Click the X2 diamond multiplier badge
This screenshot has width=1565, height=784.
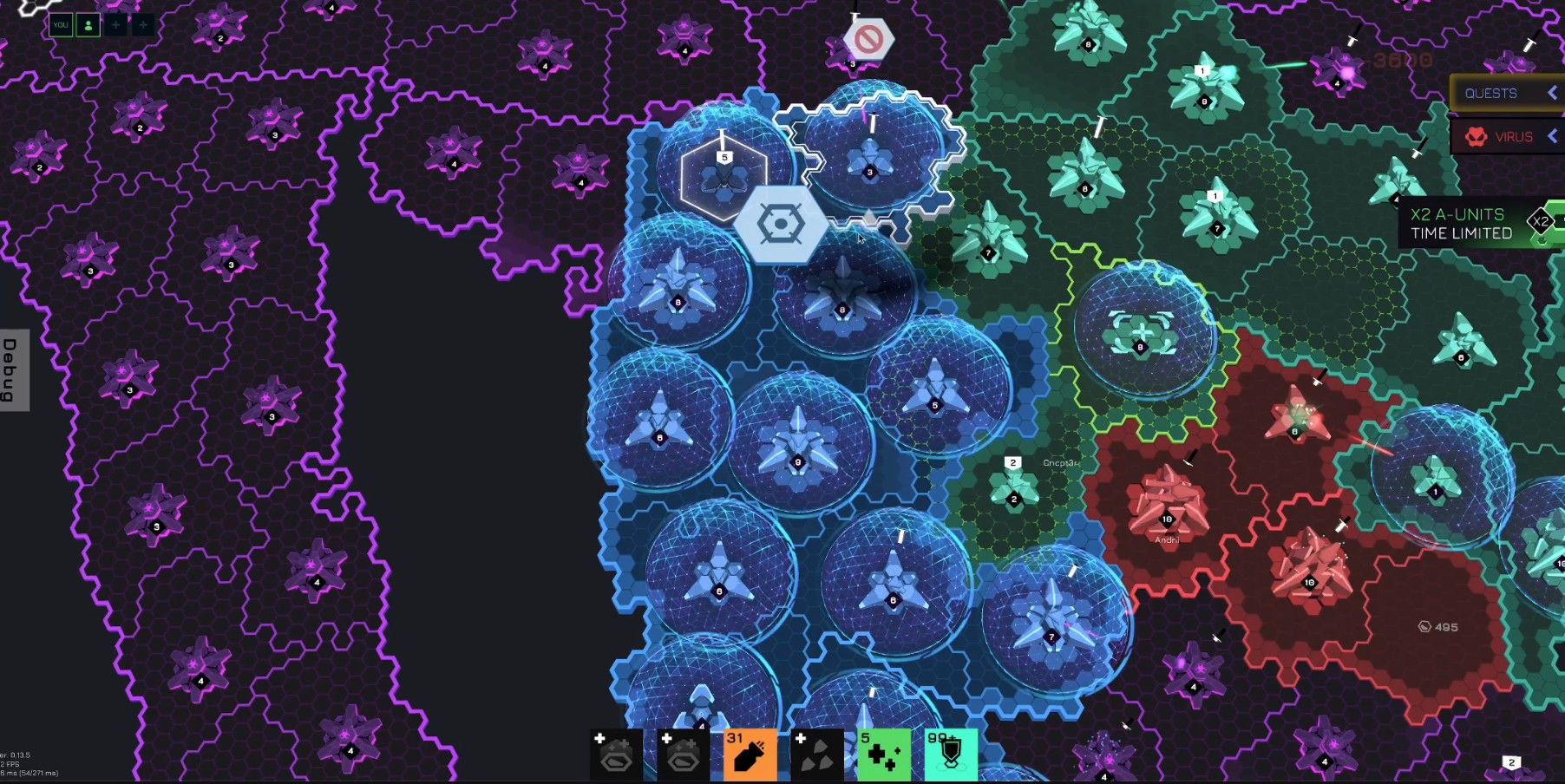point(1542,222)
